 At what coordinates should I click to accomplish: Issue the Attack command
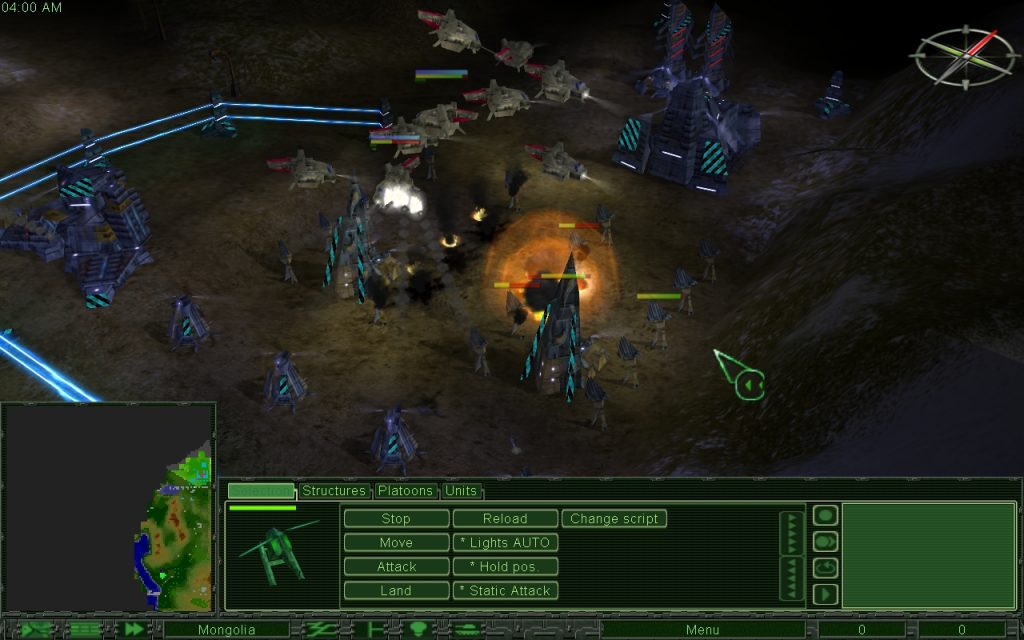coord(396,567)
